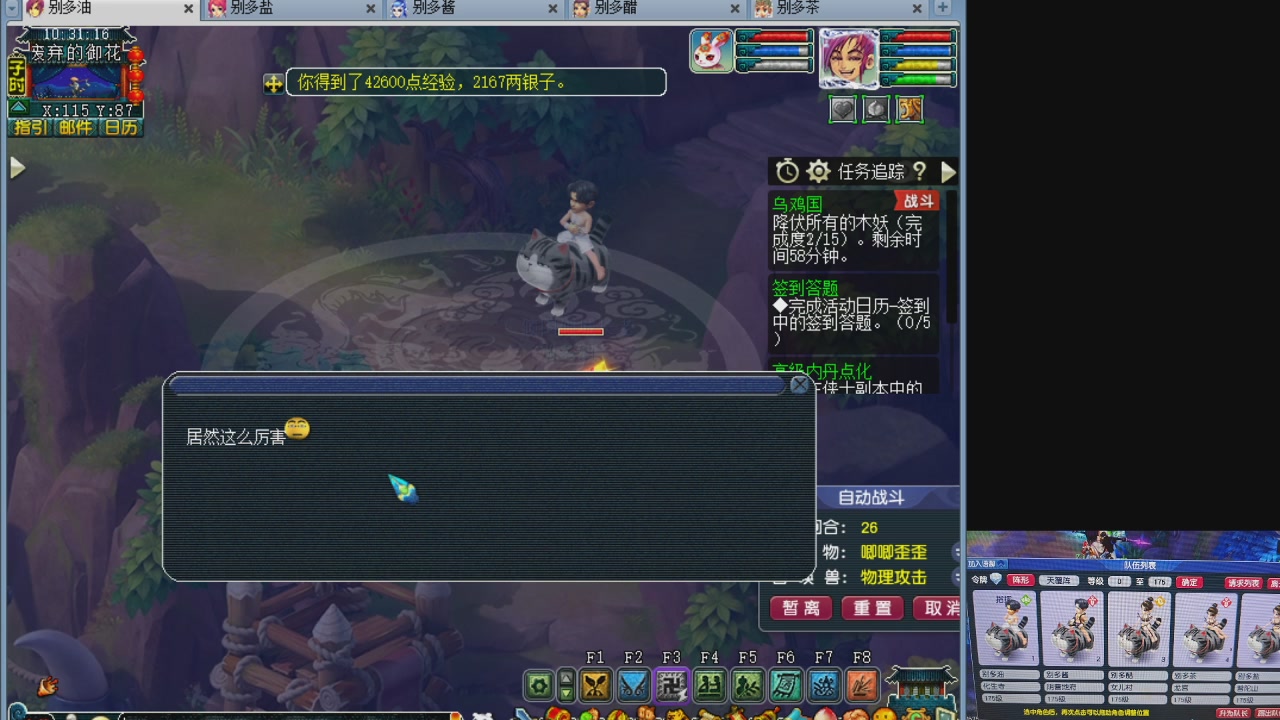Open the task tracker settings gear icon
The width and height of the screenshot is (1280, 720).
coord(818,172)
